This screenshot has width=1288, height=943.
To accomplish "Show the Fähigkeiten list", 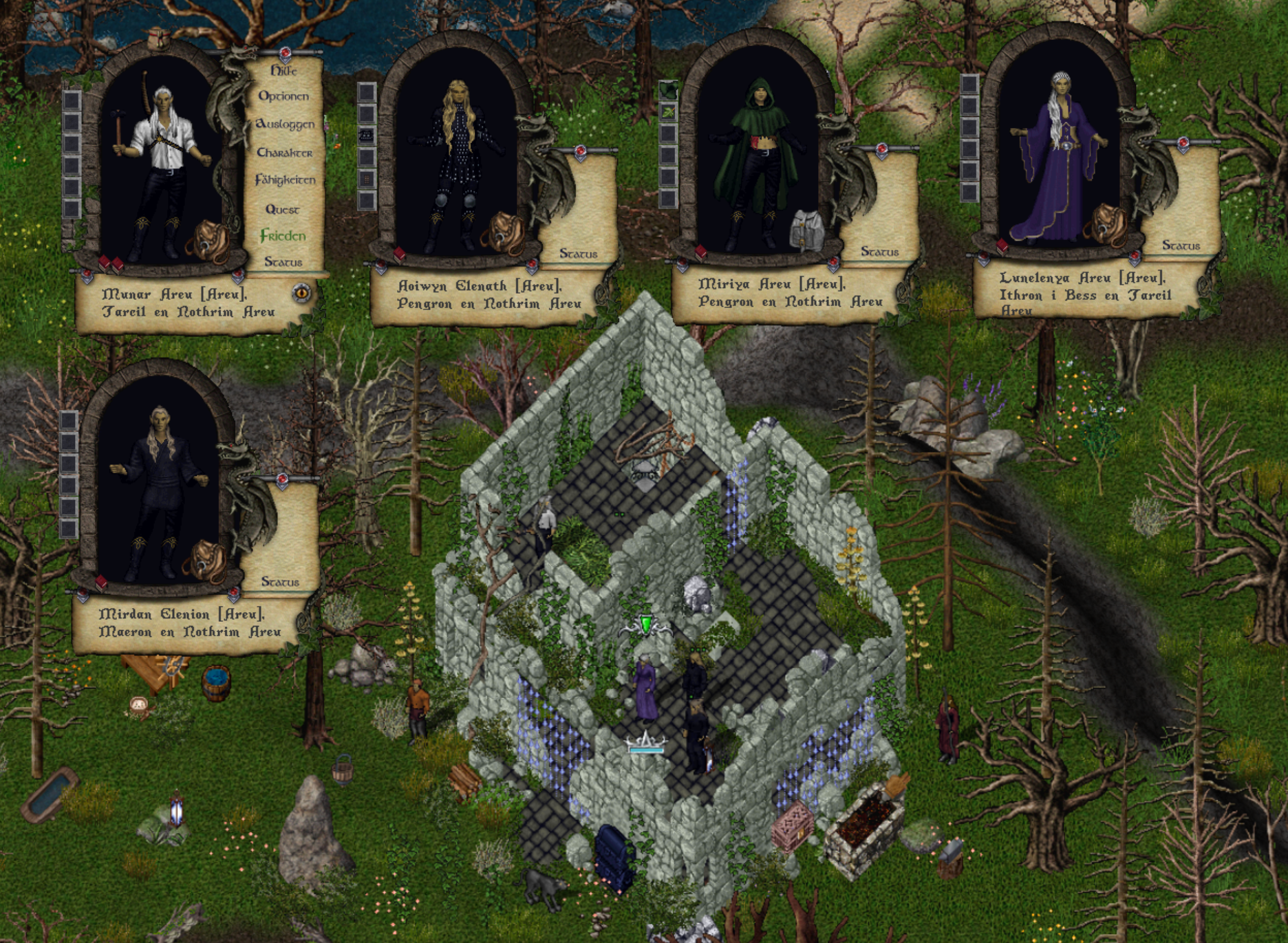I will point(285,180).
